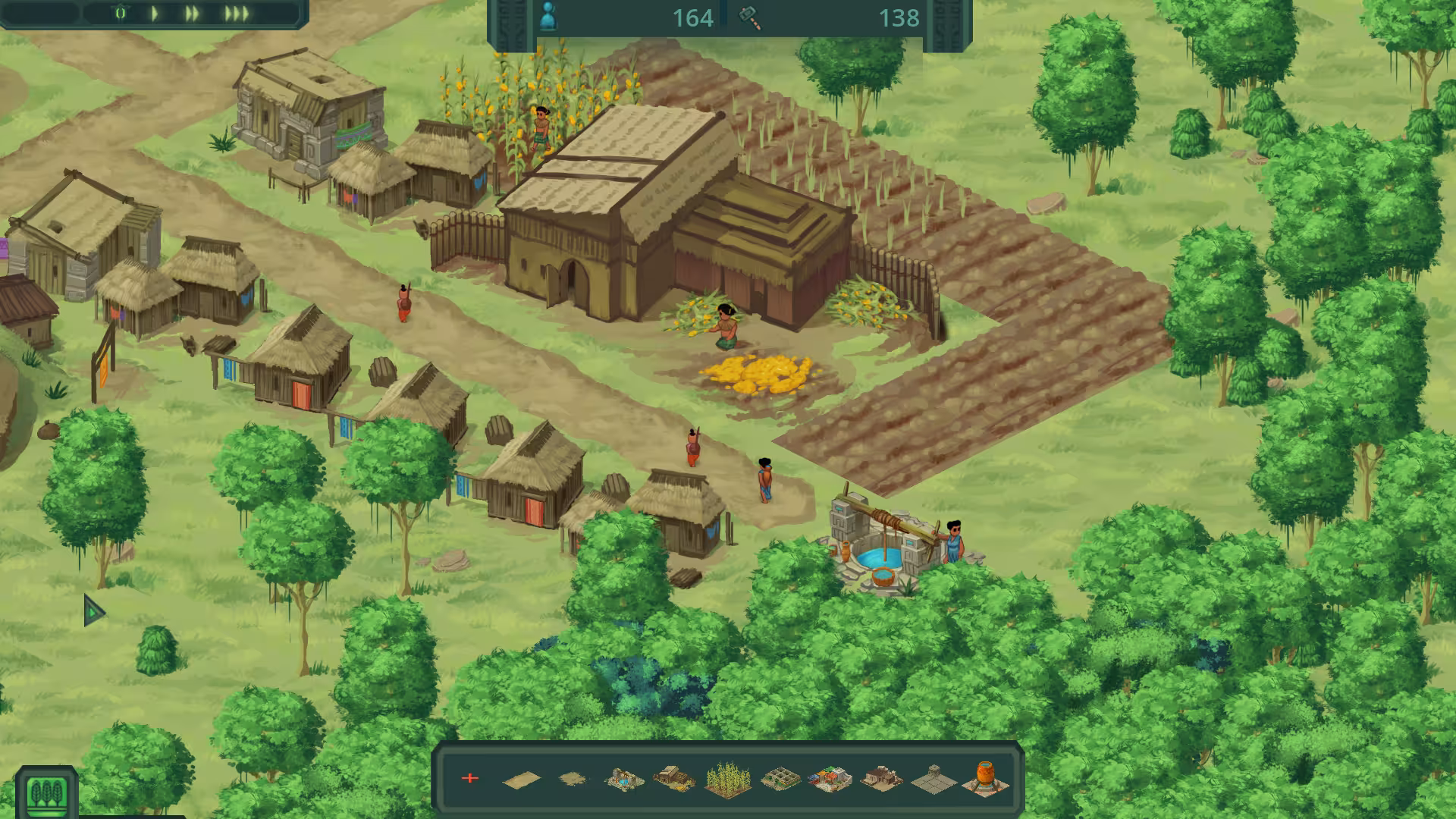Choose the colorful market building

point(830,779)
